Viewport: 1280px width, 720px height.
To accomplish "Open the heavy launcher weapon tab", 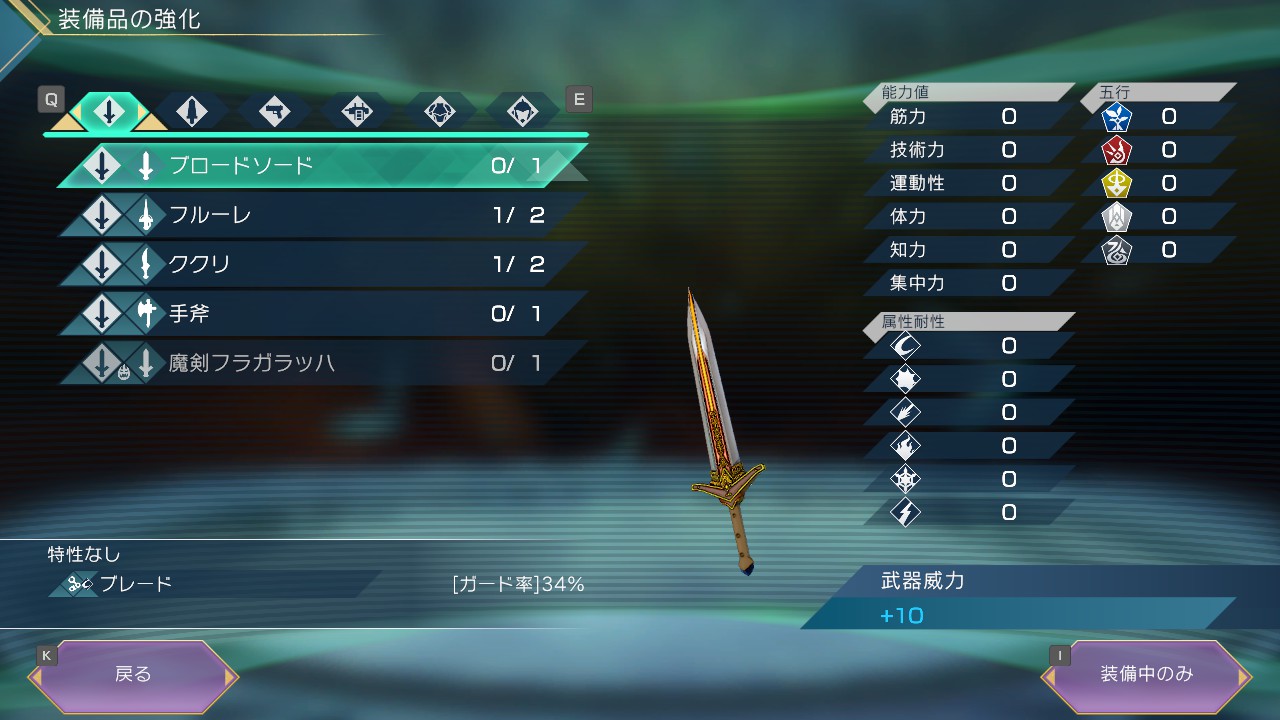I will [x=356, y=112].
